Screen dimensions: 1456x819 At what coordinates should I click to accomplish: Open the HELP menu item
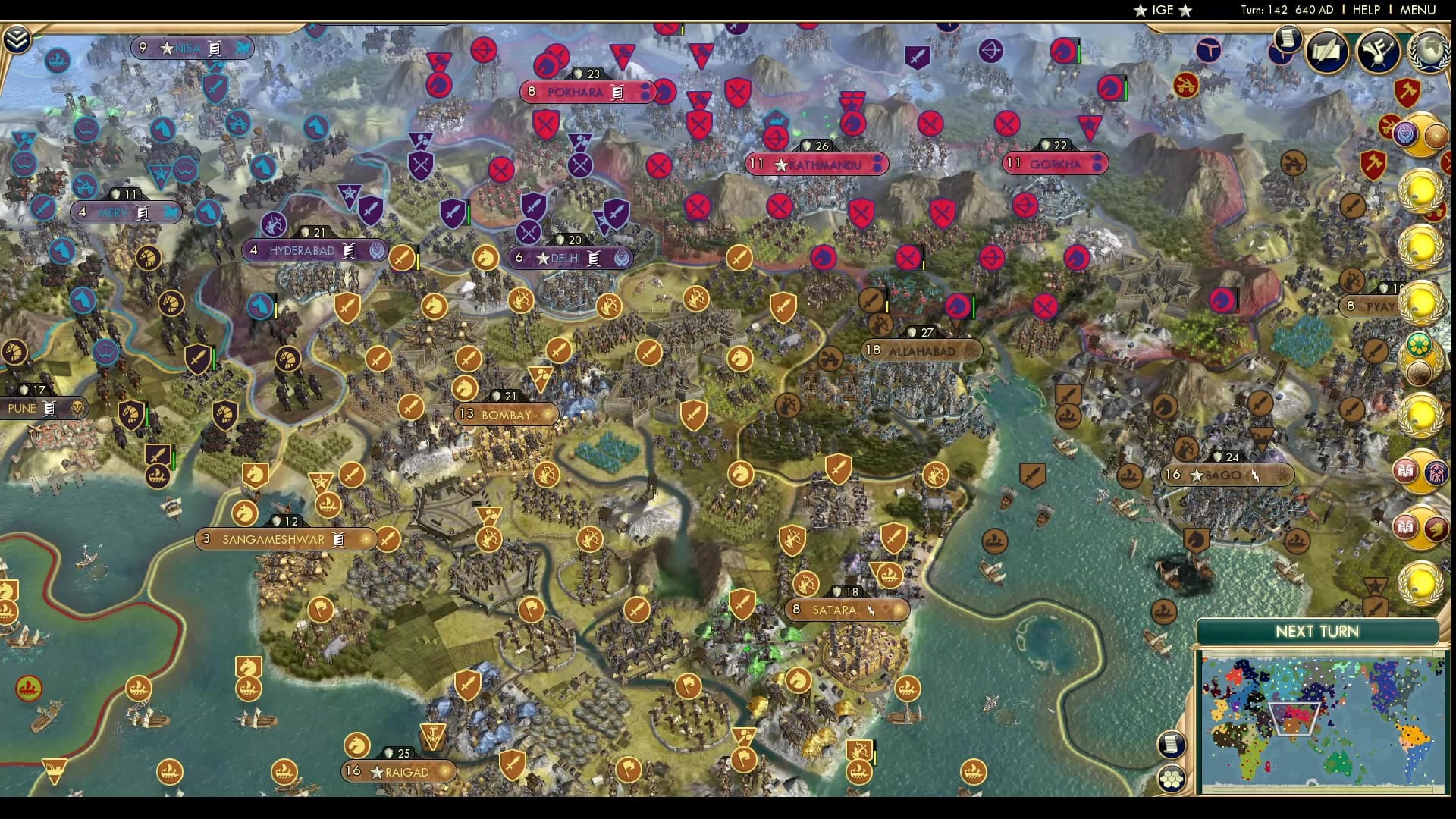point(1365,11)
